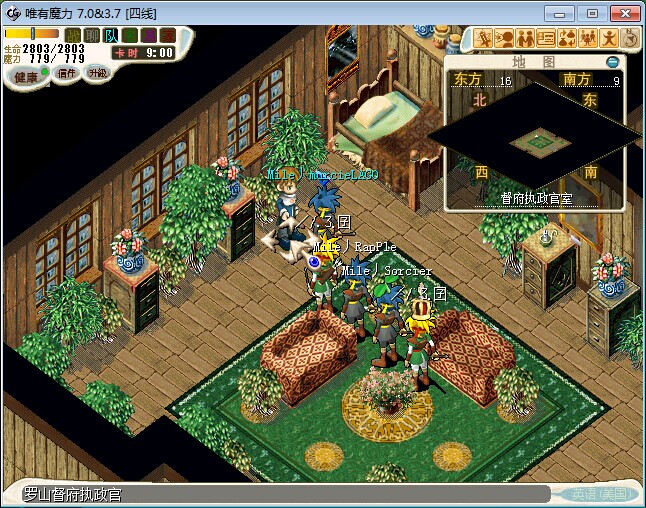646x508 pixels.
Task: Open the handshake party icon
Action: coord(525,39)
